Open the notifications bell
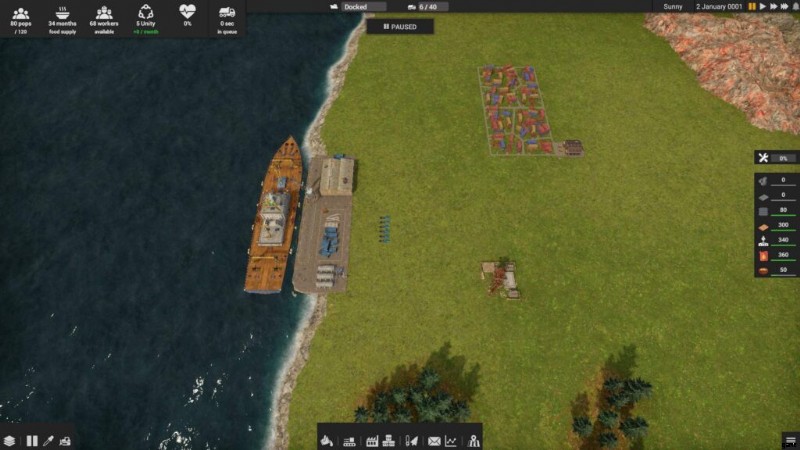Image resolution: width=800 pixels, height=450 pixels. click(793, 6)
